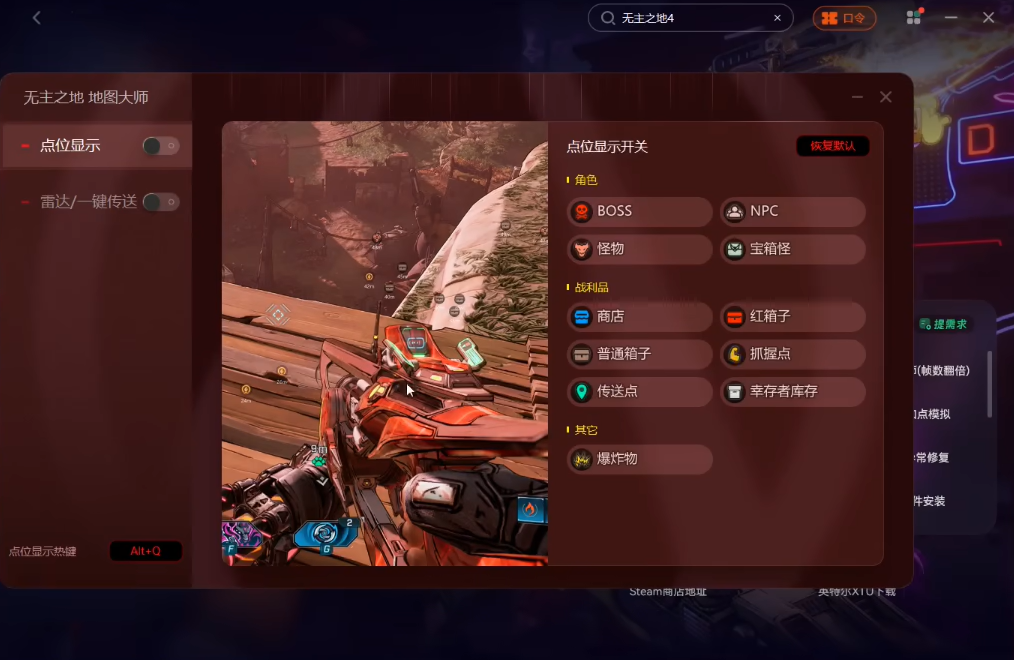1014x660 pixels.
Task: Toggle the 怪物 marker filter
Action: 640,249
